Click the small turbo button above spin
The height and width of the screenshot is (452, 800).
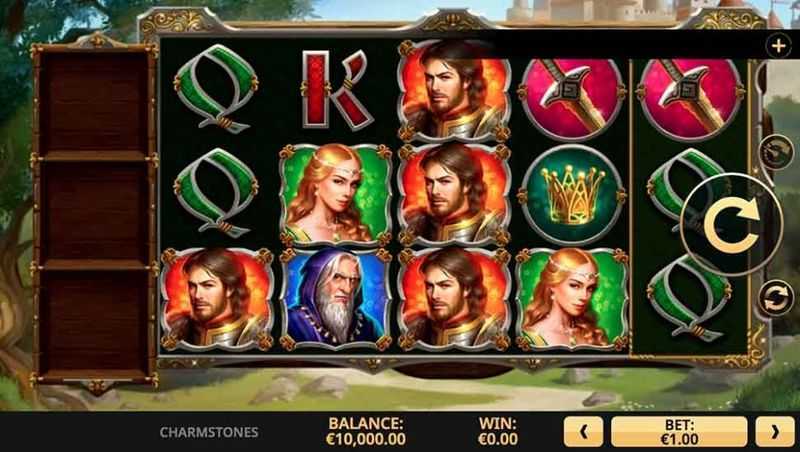773,152
